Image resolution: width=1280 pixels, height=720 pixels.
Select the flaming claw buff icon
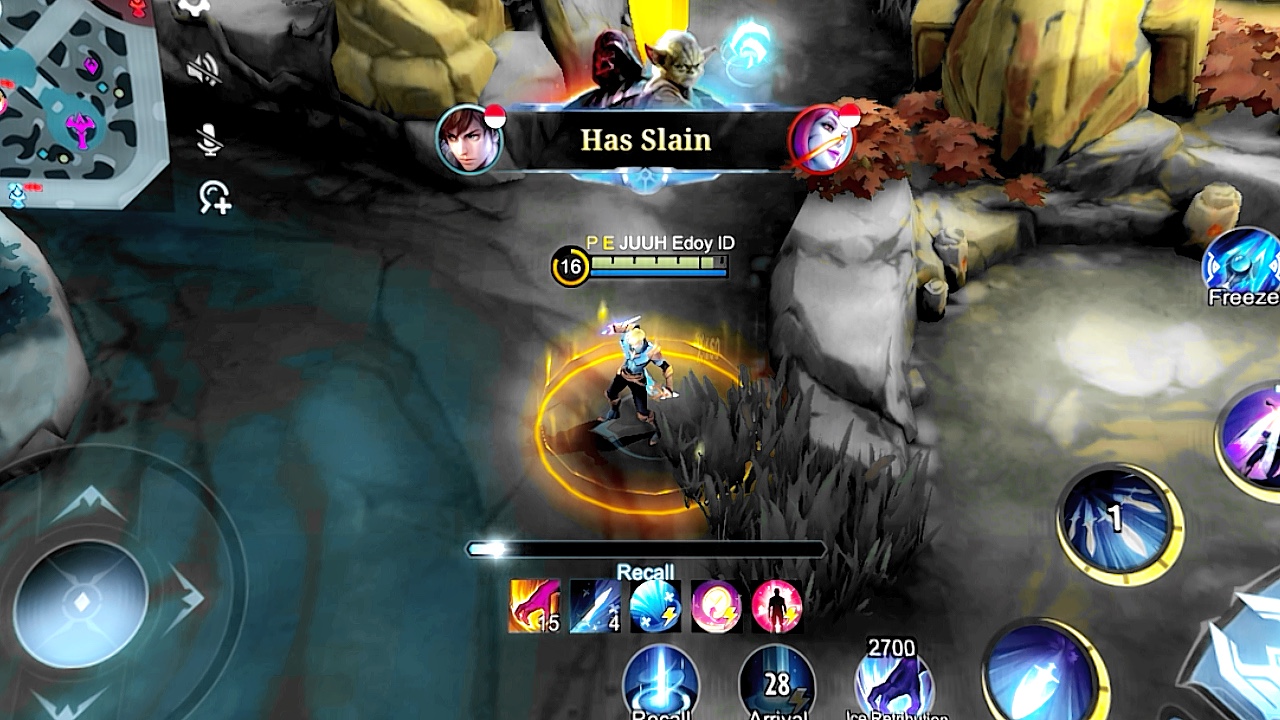click(534, 606)
